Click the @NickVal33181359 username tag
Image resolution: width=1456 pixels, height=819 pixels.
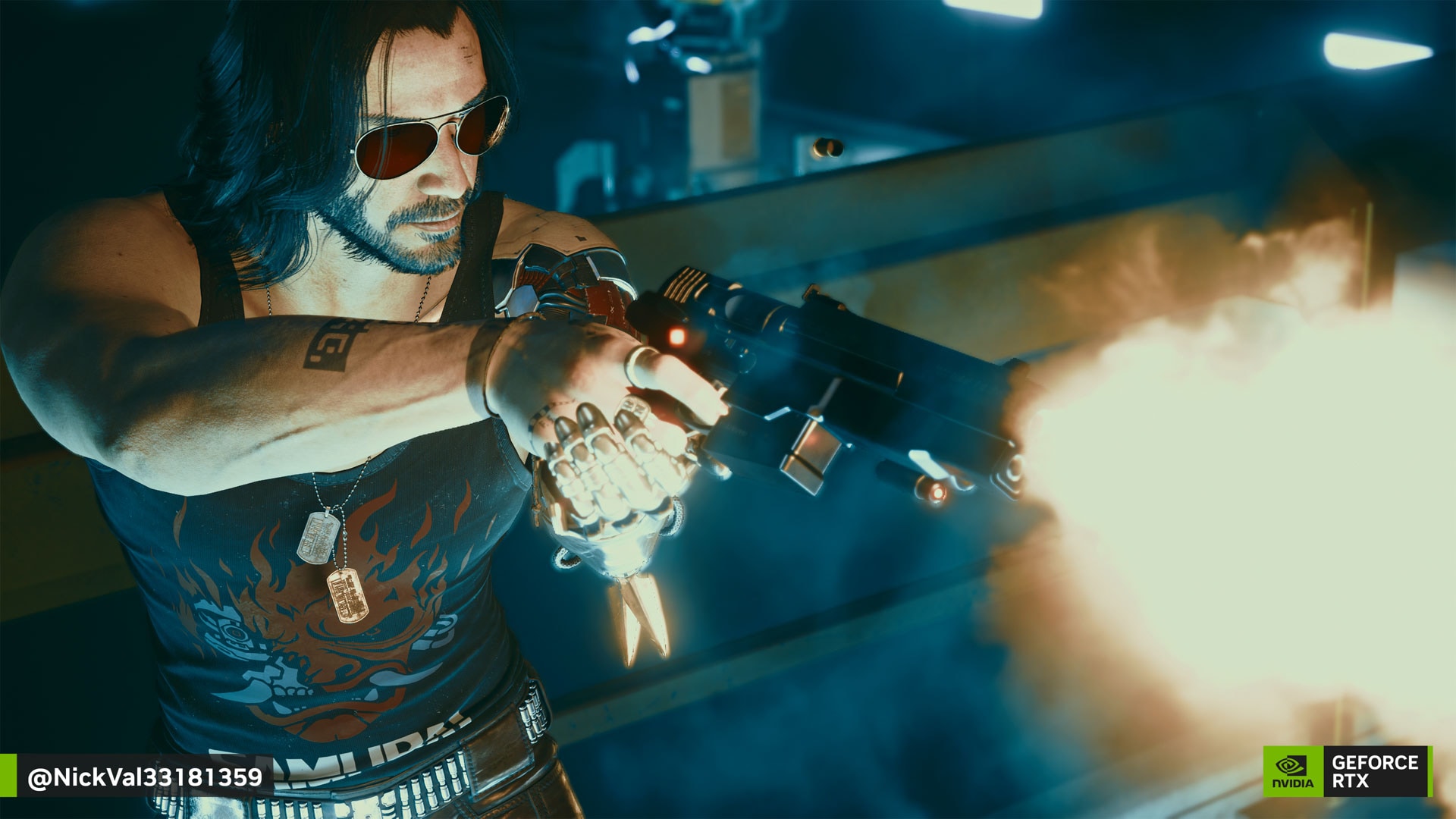coord(144,777)
